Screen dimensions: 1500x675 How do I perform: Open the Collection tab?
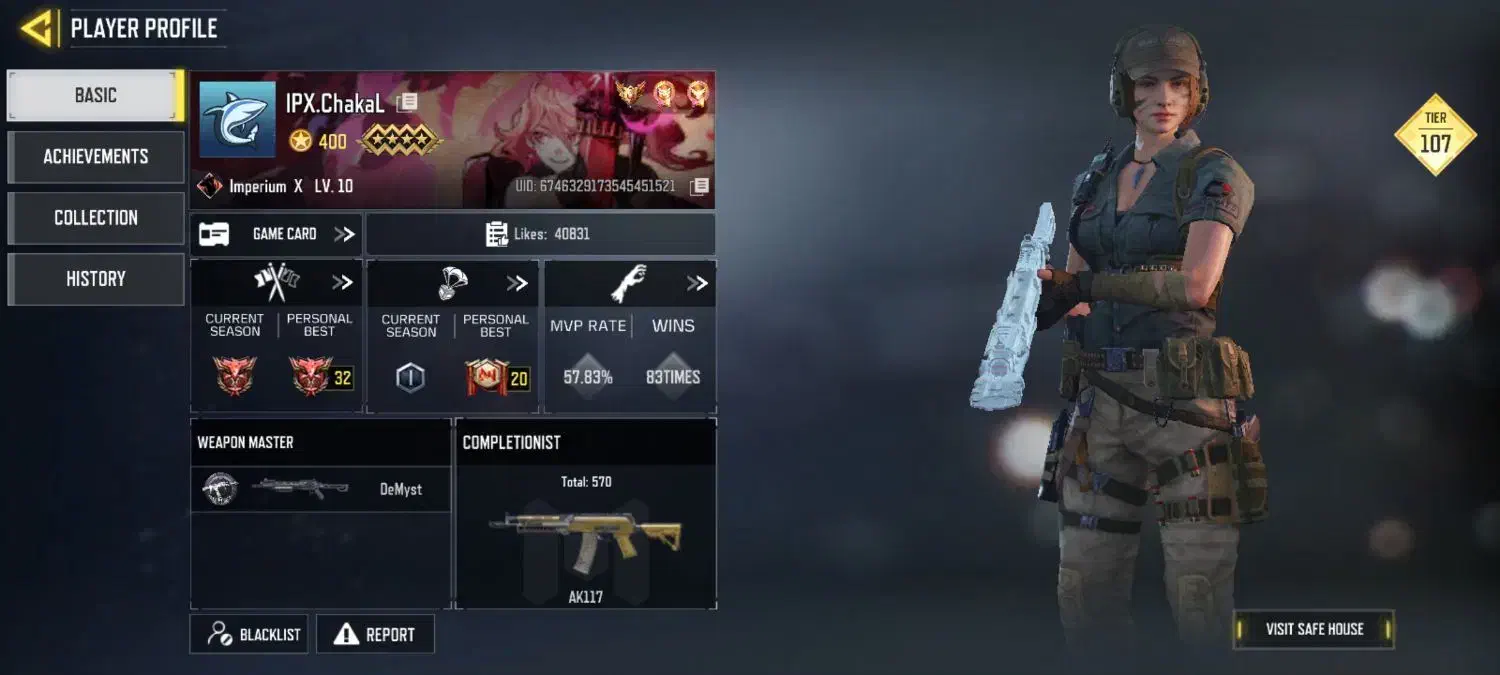(96, 218)
